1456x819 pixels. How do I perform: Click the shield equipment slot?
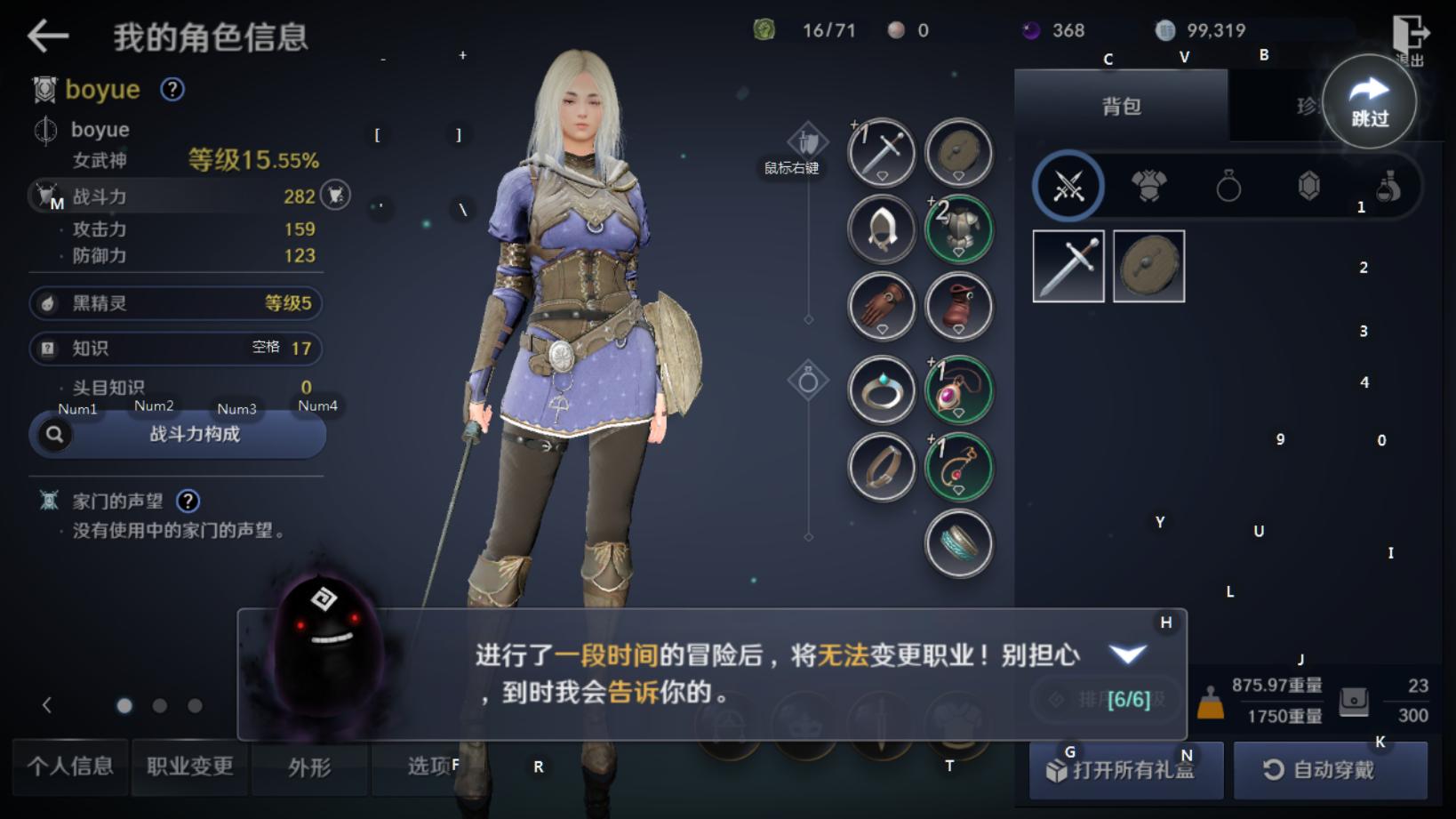(958, 152)
